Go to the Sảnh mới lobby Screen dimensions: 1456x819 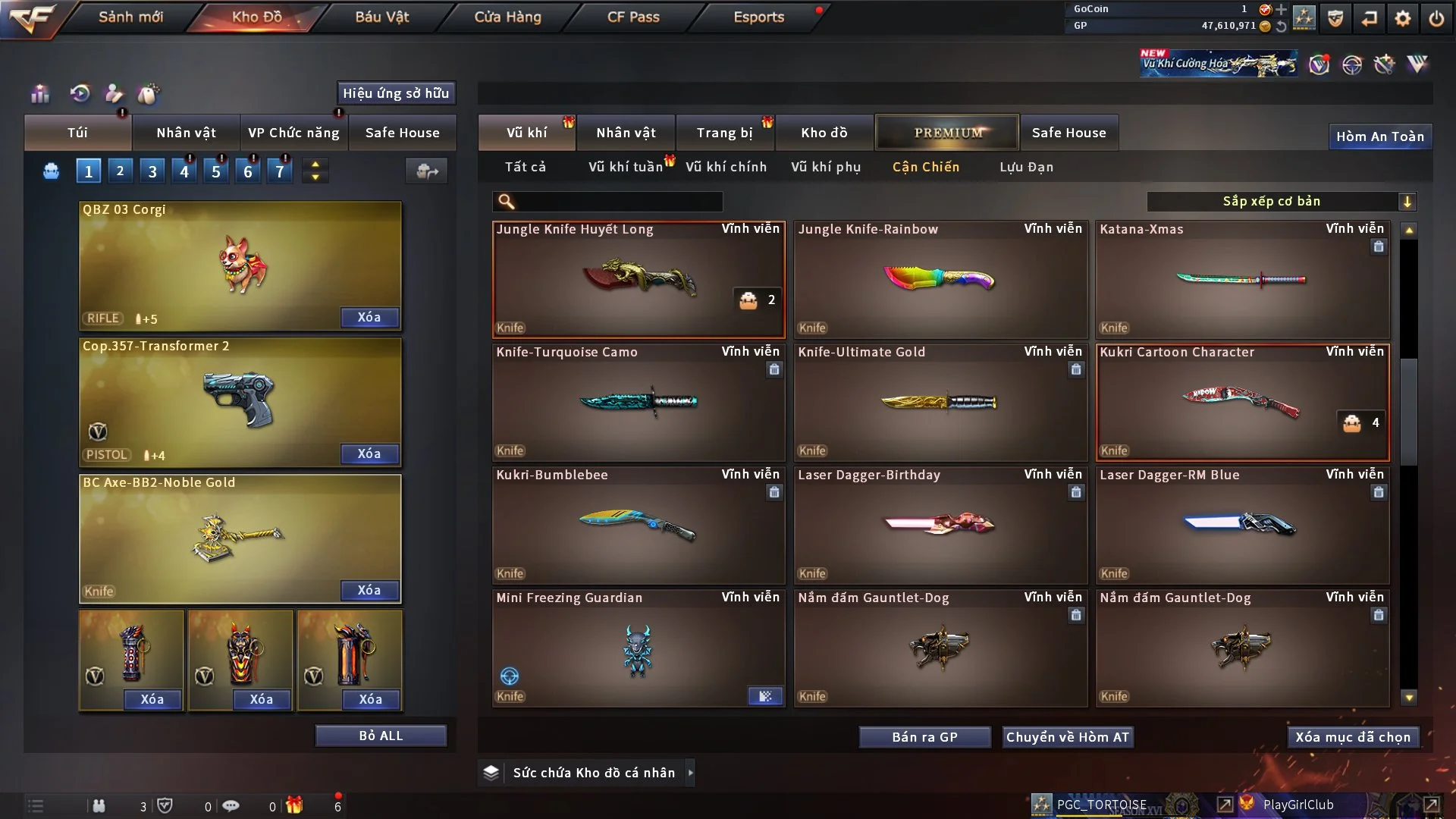point(130,17)
